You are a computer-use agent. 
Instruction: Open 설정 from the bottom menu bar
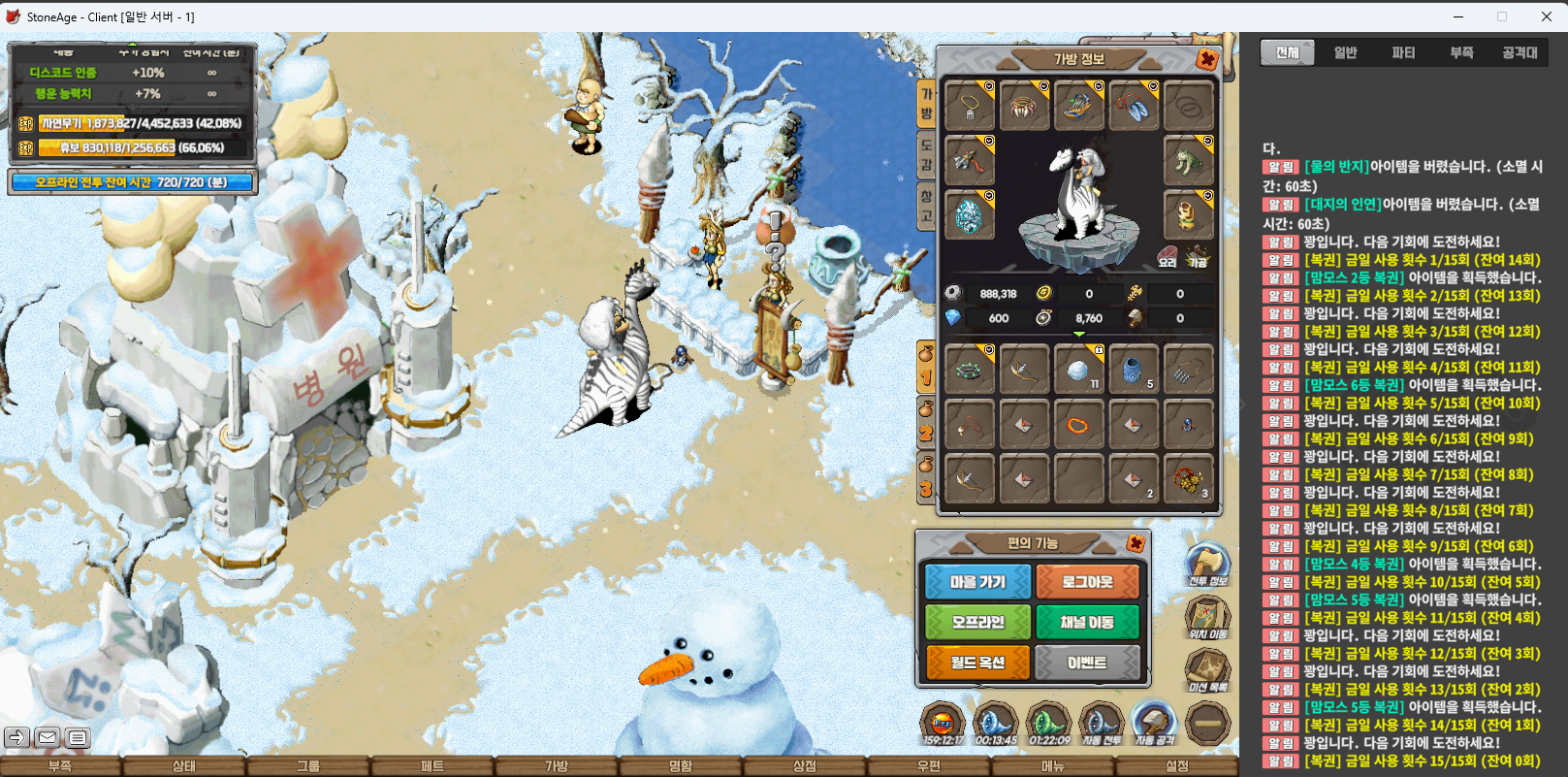point(1177,766)
